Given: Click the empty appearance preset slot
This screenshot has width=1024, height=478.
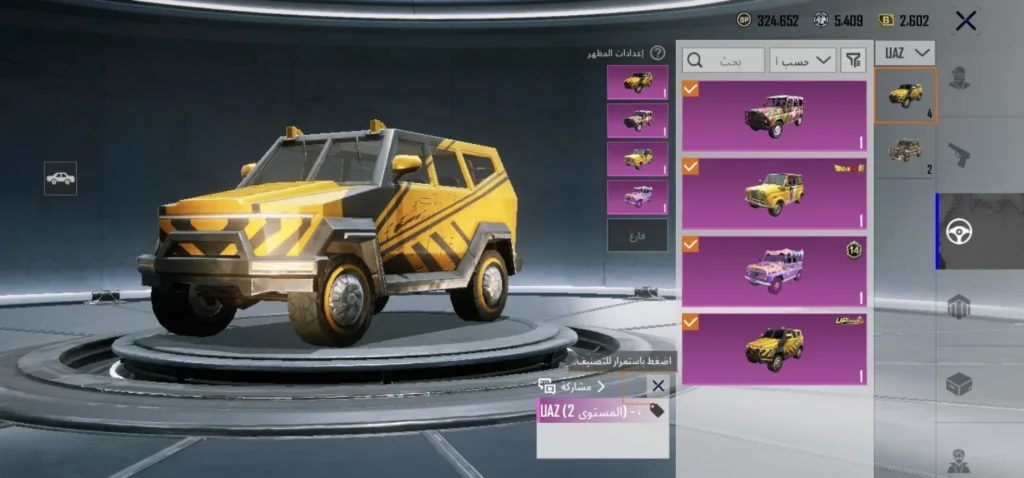Looking at the screenshot, I should (x=637, y=235).
